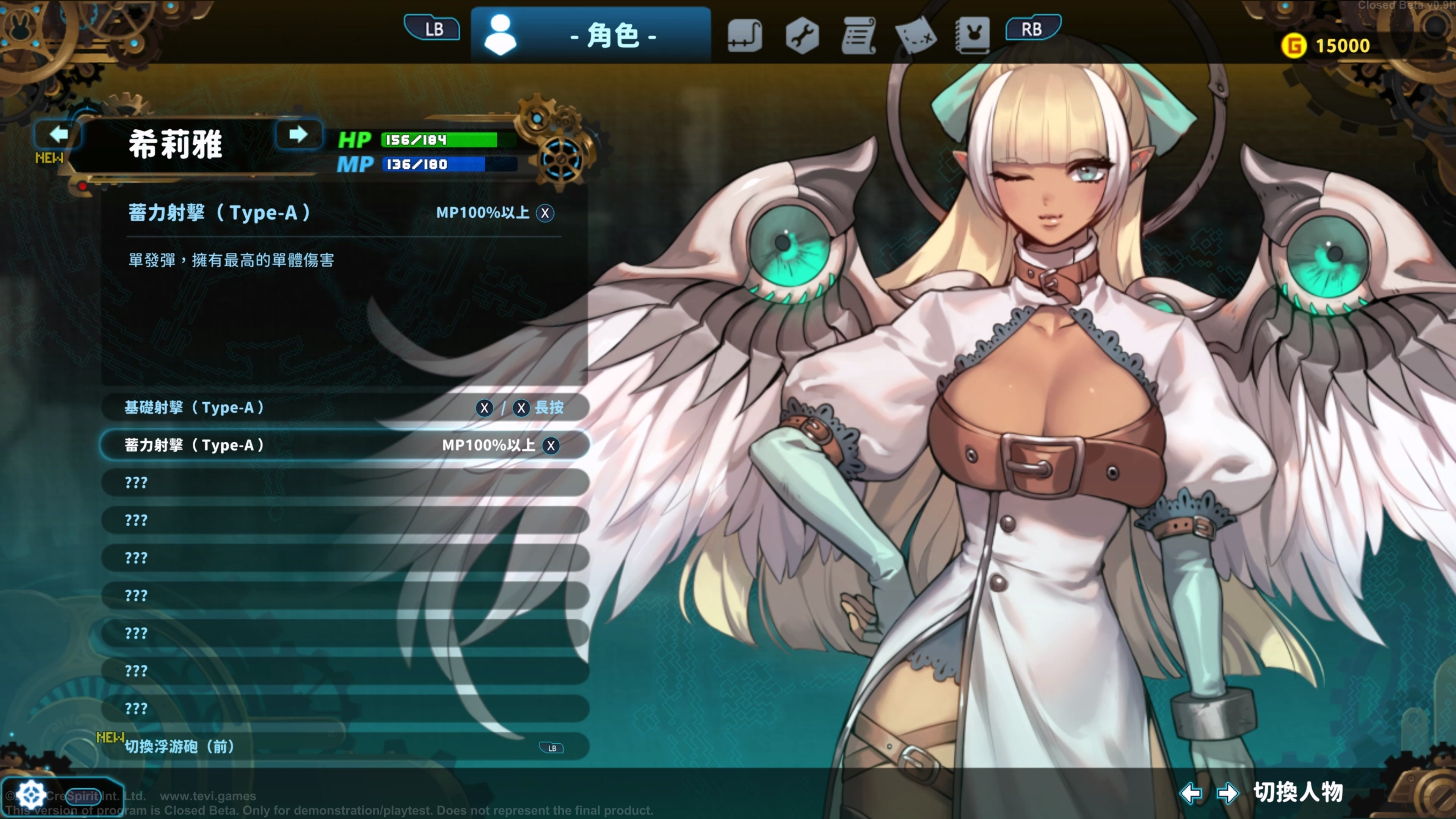Image resolution: width=1456 pixels, height=819 pixels.
Task: Click the gold coin icon beside 15000
Action: [1295, 45]
